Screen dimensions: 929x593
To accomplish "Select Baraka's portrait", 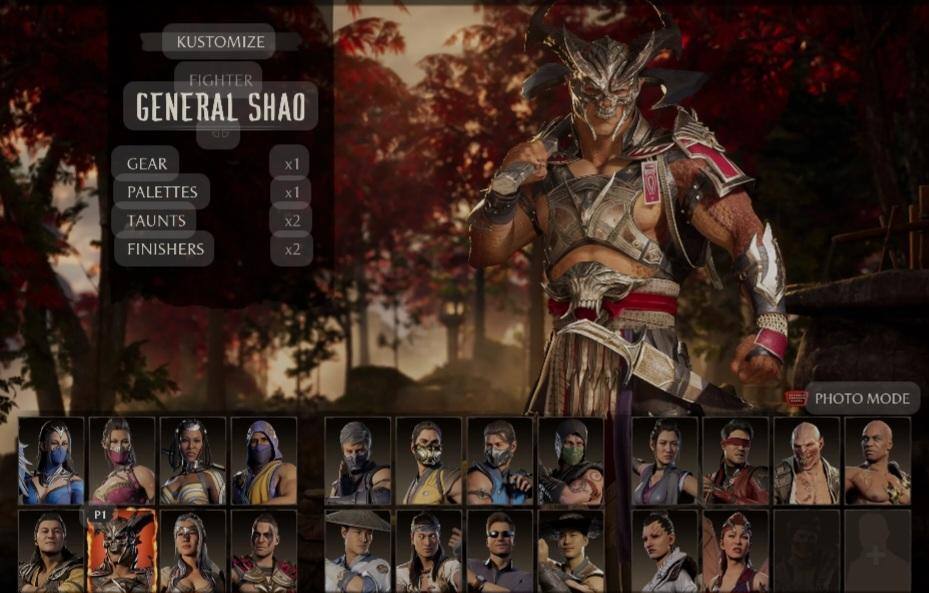I will 806,461.
